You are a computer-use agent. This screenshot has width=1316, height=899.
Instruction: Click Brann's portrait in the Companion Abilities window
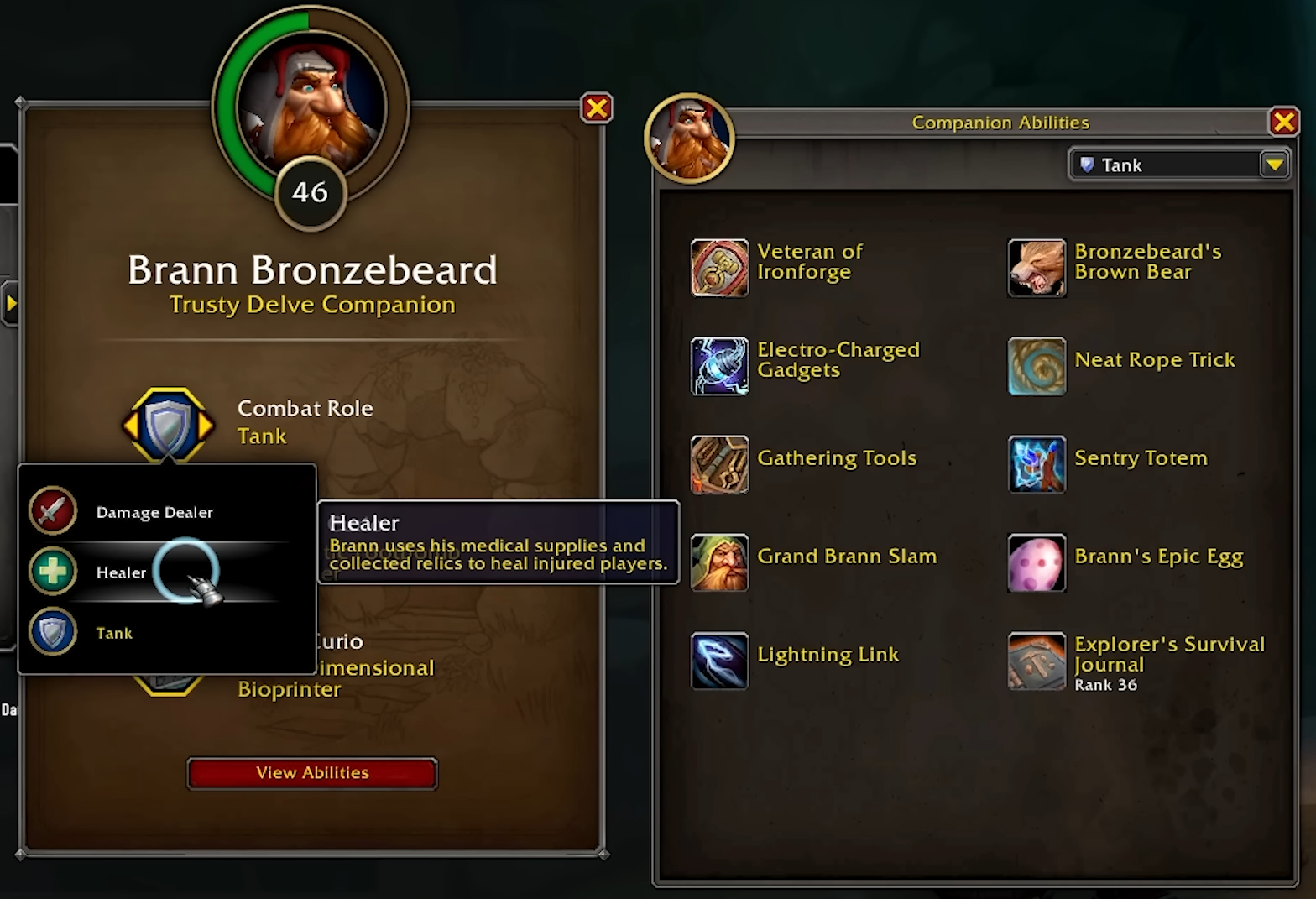pos(689,137)
